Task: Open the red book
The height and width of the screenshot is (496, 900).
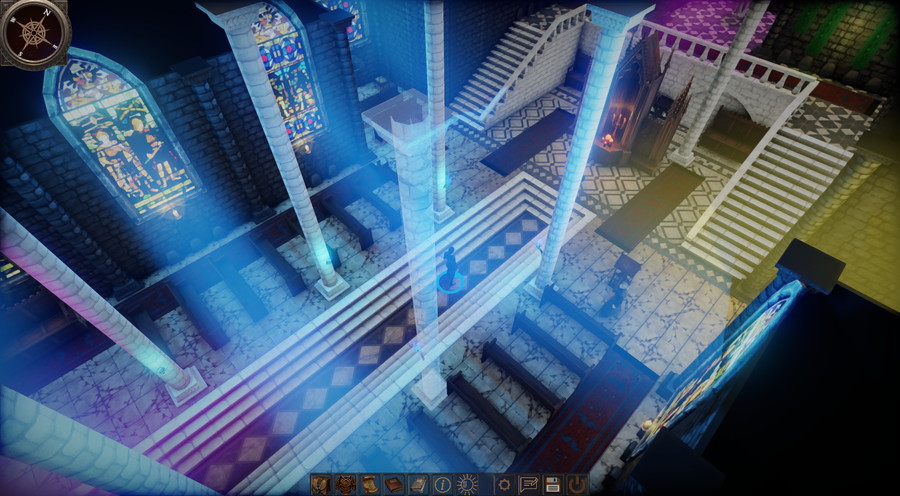Action: click(x=394, y=484)
